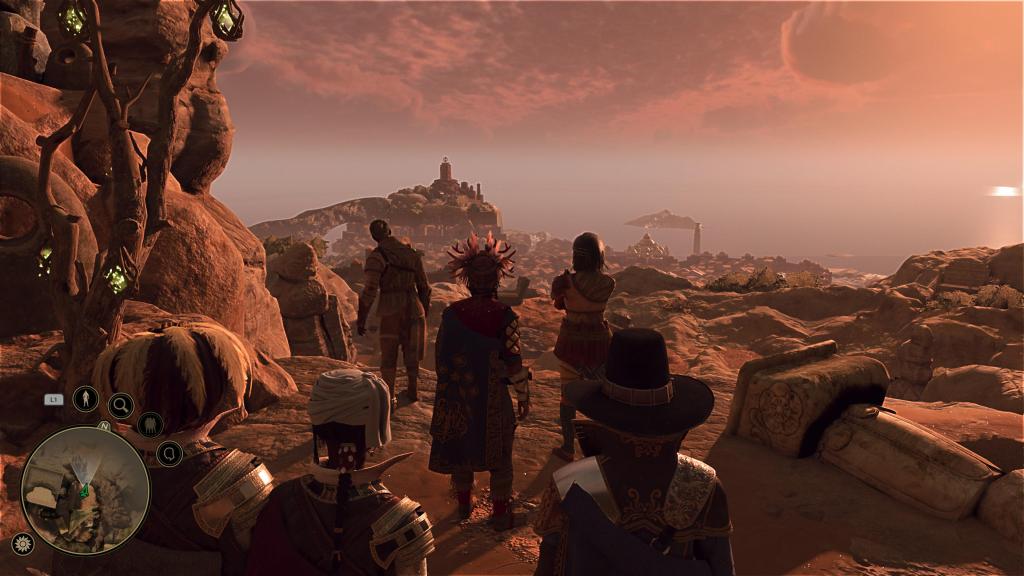Screen dimensions: 1024x576
Task: Open the circular minimap
Action: pos(85,490)
